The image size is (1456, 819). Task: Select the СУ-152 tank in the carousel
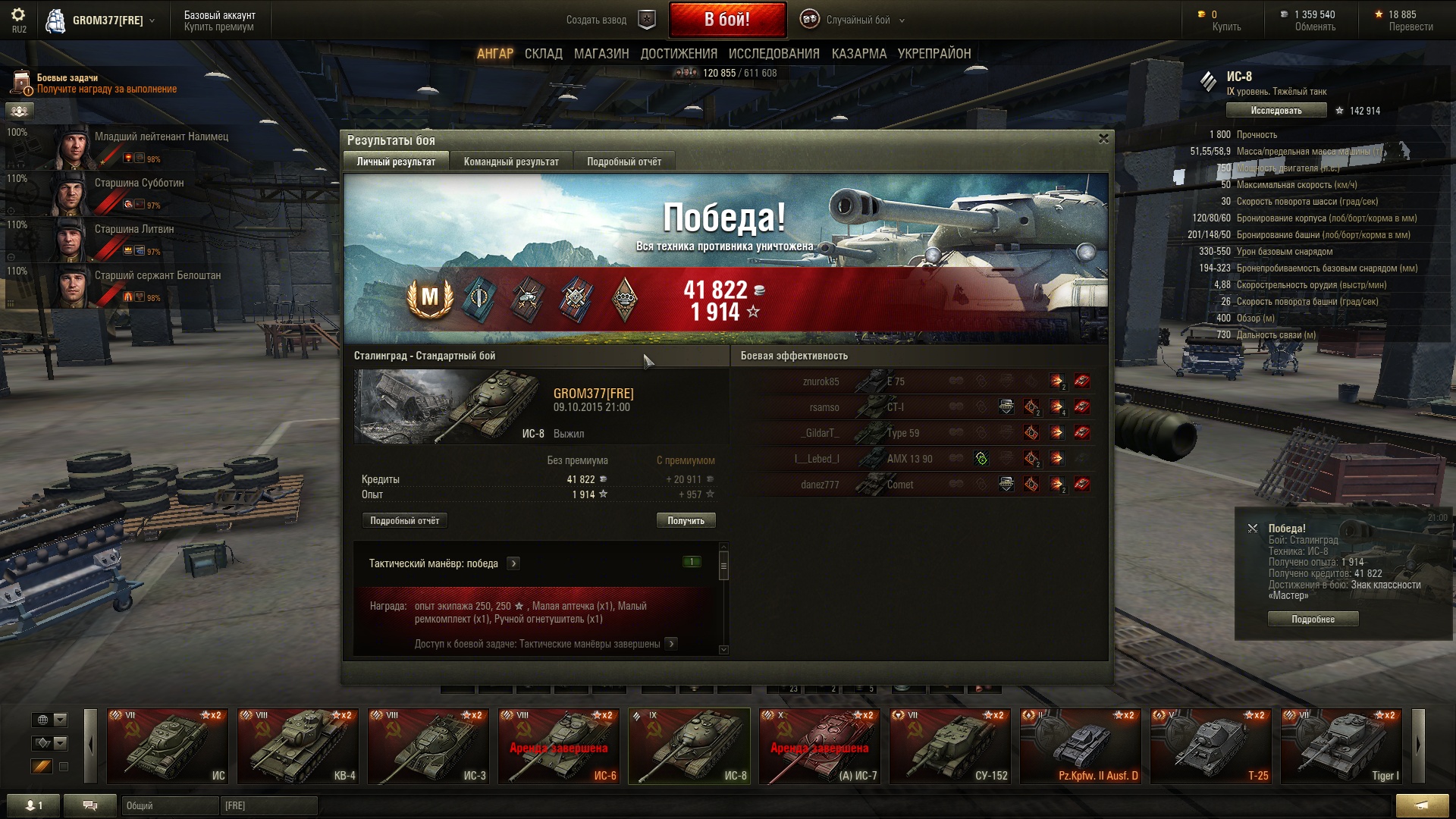tap(950, 746)
